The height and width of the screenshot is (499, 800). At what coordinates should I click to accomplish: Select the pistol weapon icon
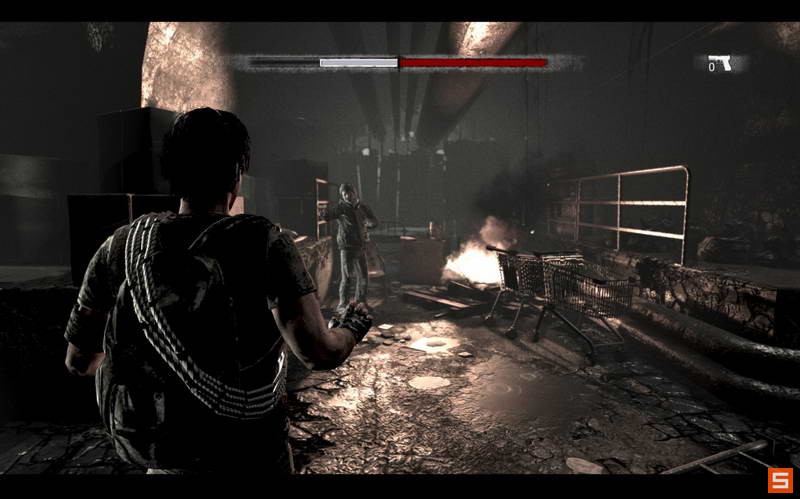[721, 64]
